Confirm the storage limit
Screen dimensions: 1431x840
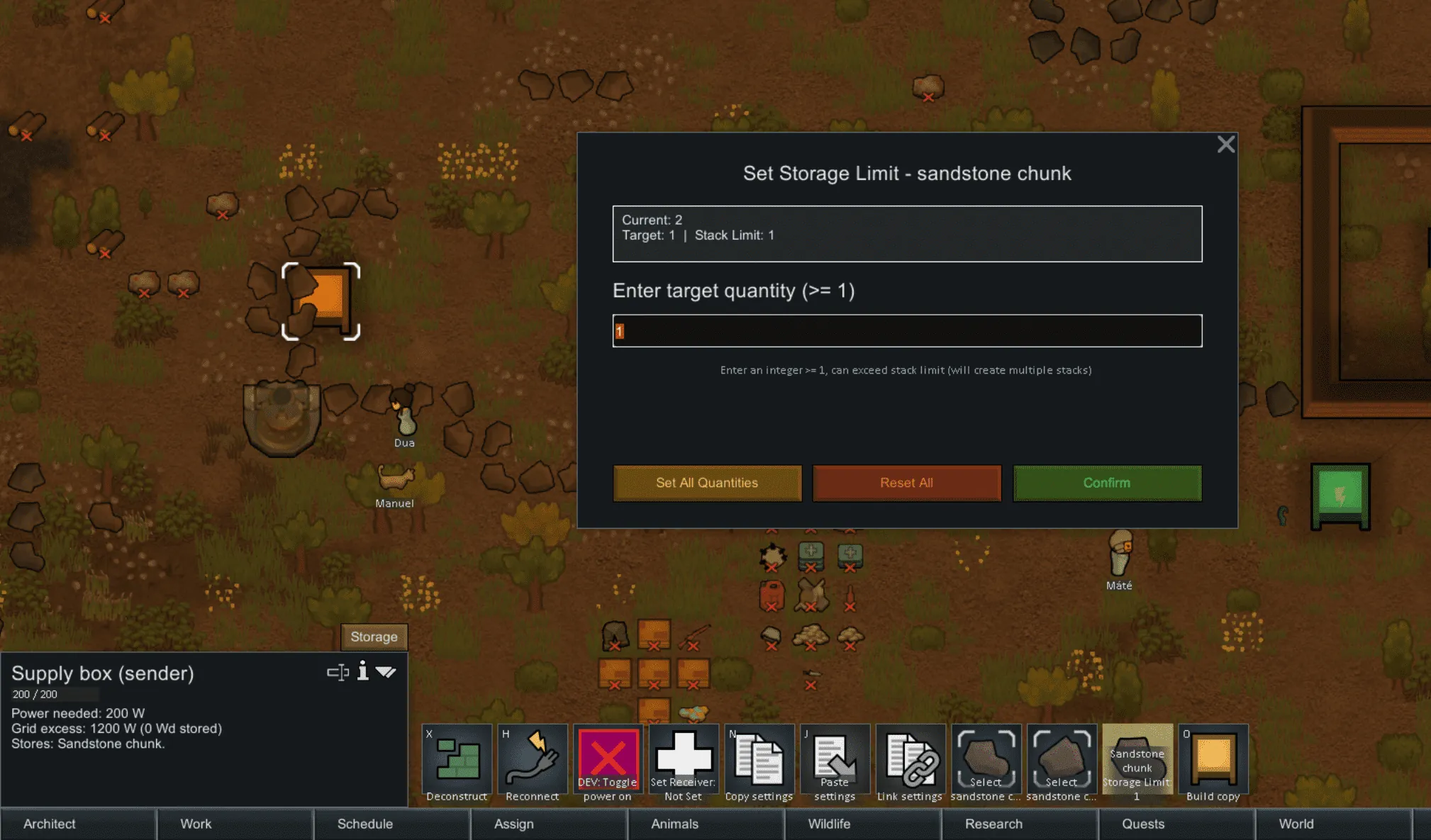1106,483
